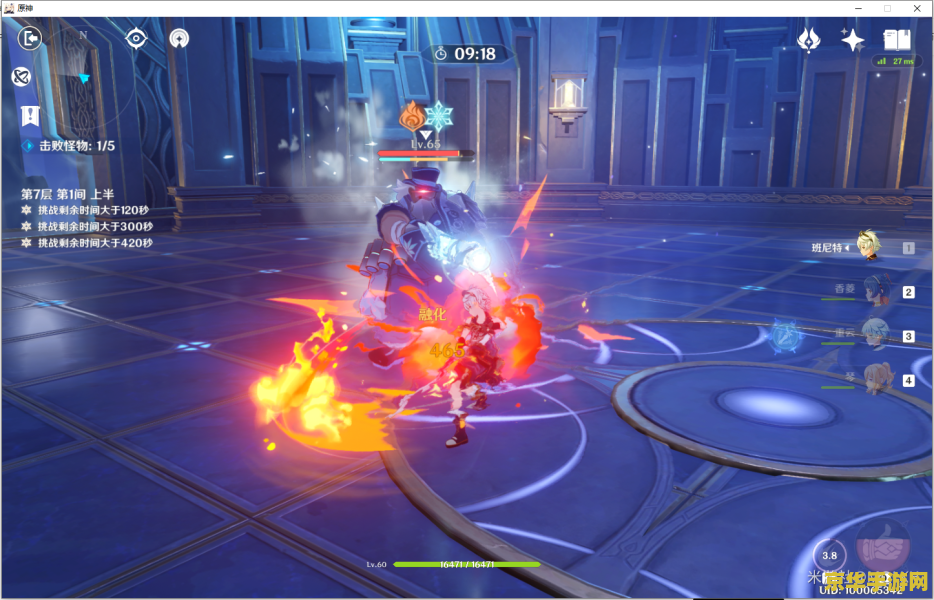The image size is (934, 600).
Task: Open the winged battle pass icon
Action: 808,40
